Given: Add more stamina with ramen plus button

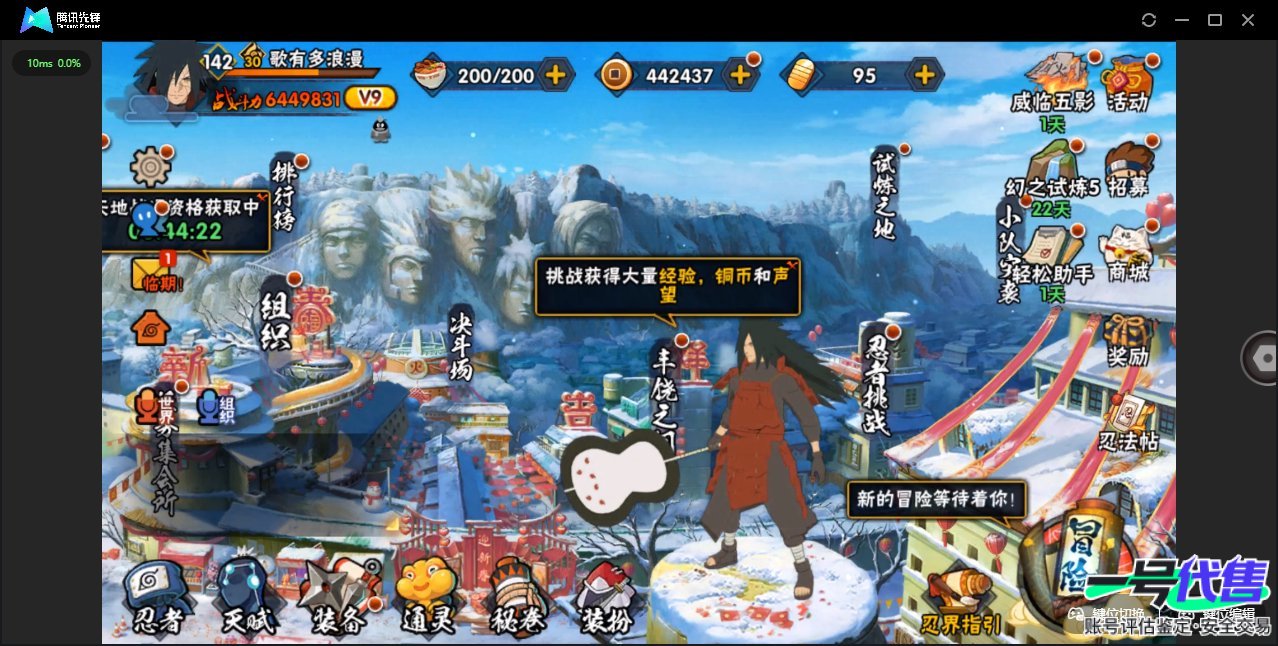Looking at the screenshot, I should click(555, 75).
